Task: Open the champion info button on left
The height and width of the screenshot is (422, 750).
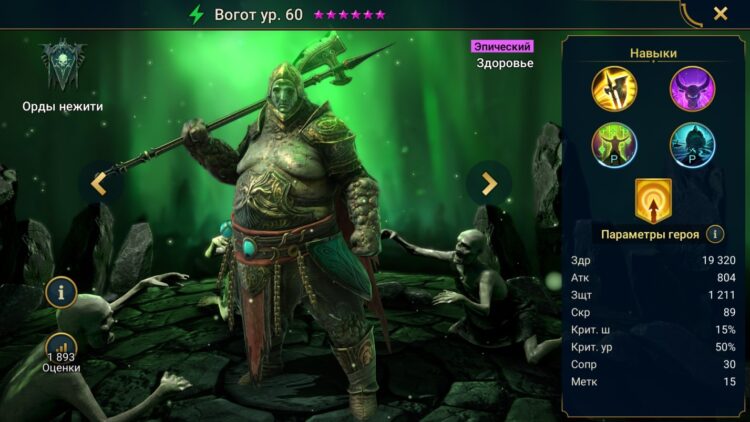Action: point(61,293)
